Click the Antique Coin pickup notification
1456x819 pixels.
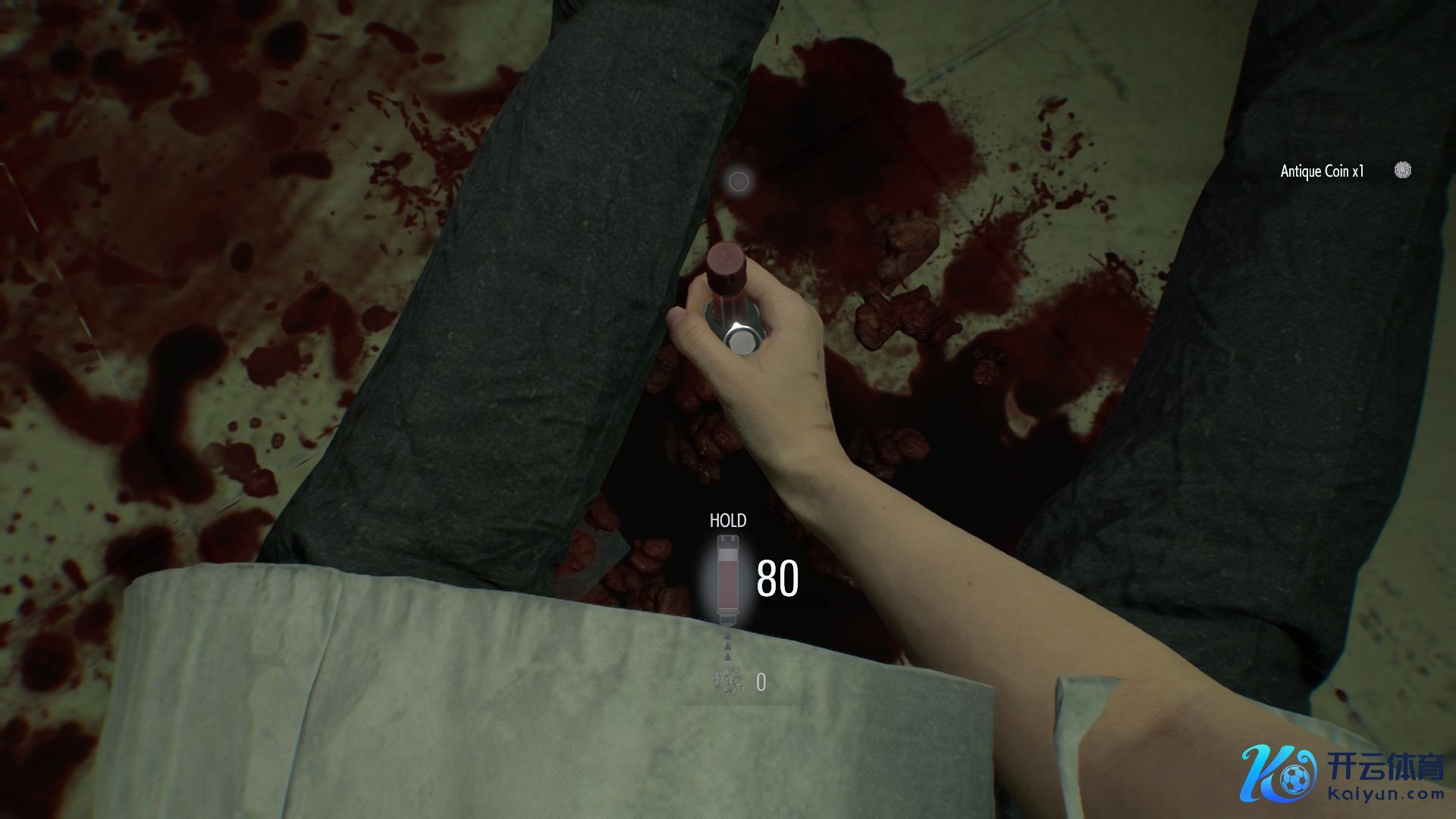tap(1322, 171)
